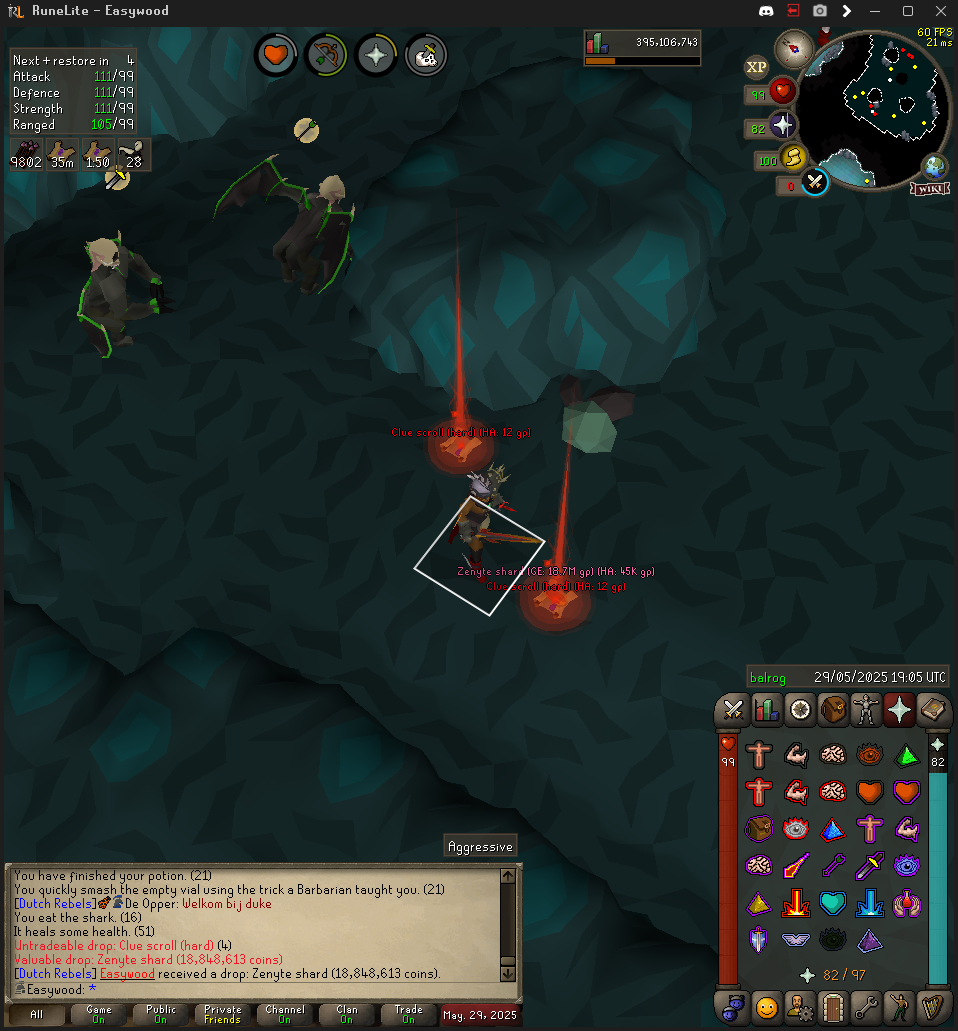The height and width of the screenshot is (1031, 958).
Task: Open the Combat Options tab
Action: pyautogui.click(x=733, y=710)
